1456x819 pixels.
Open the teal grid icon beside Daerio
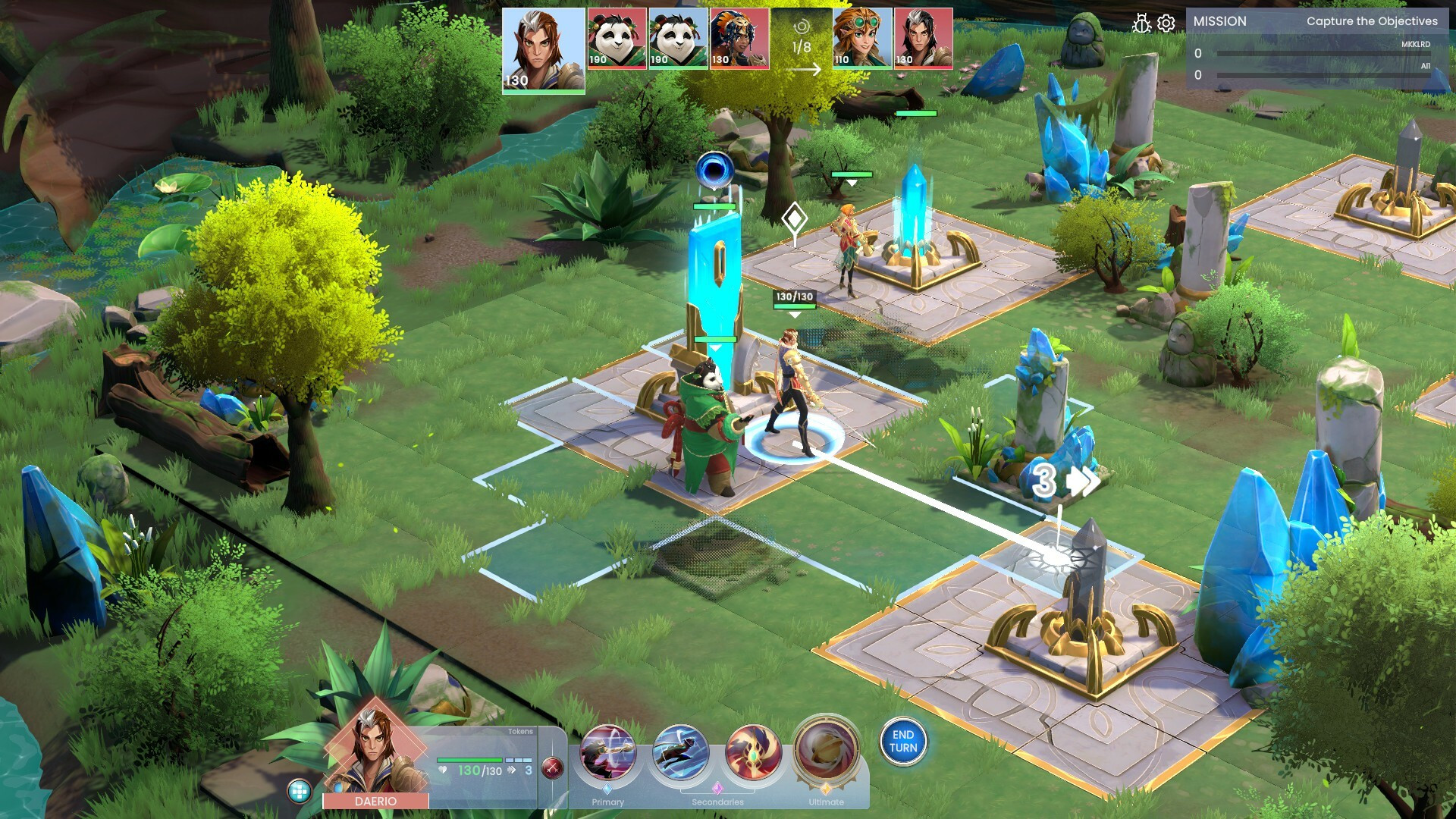pyautogui.click(x=300, y=792)
